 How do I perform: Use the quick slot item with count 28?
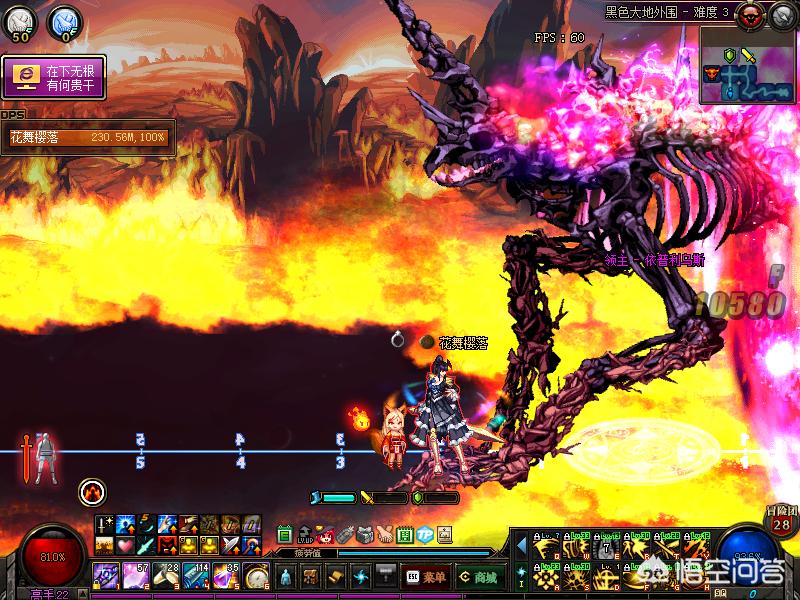(x=167, y=576)
